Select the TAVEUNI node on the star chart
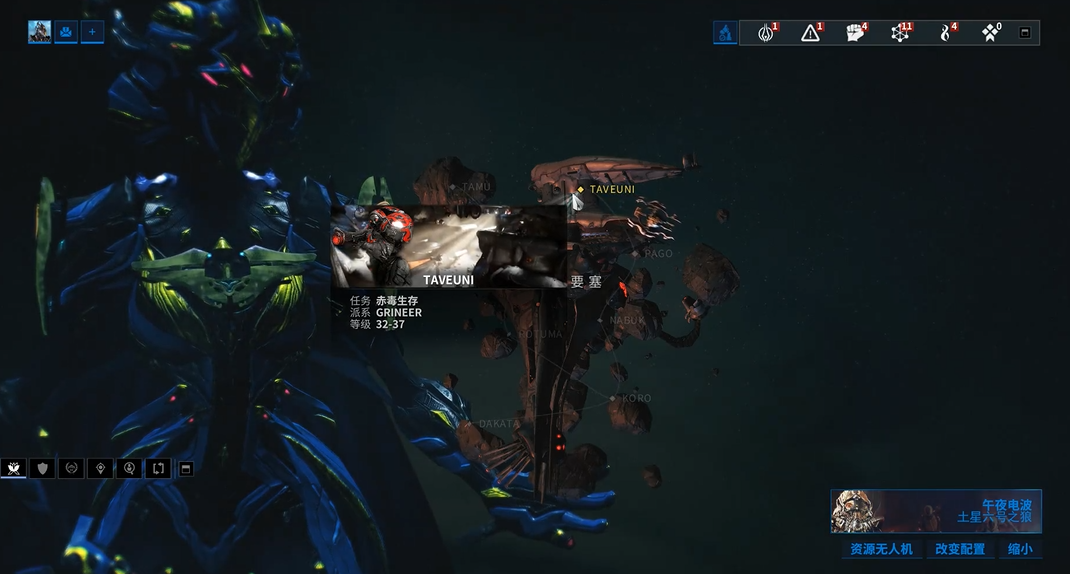Screen dimensions: 1070x574 pos(581,189)
